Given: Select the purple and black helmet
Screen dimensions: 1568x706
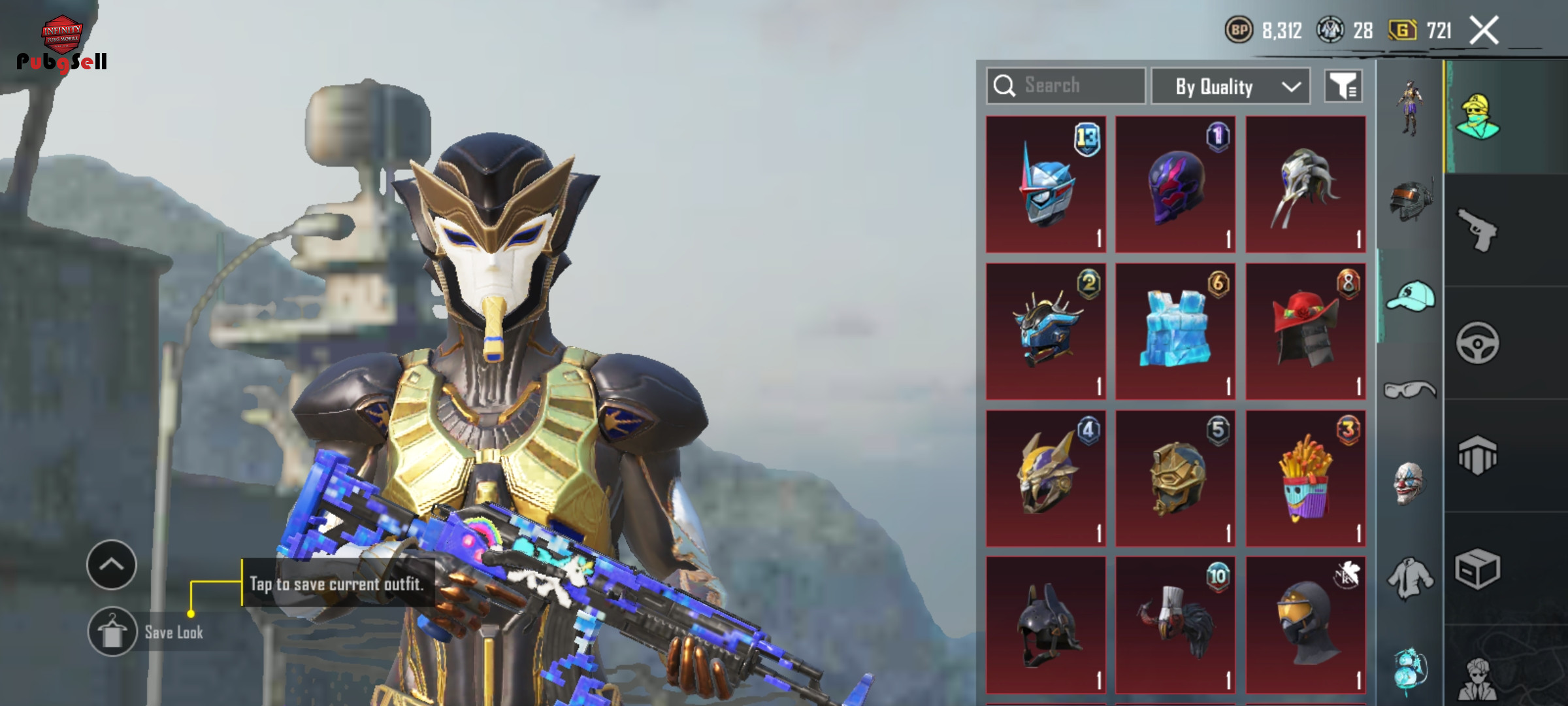Looking at the screenshot, I should pyautogui.click(x=1175, y=184).
